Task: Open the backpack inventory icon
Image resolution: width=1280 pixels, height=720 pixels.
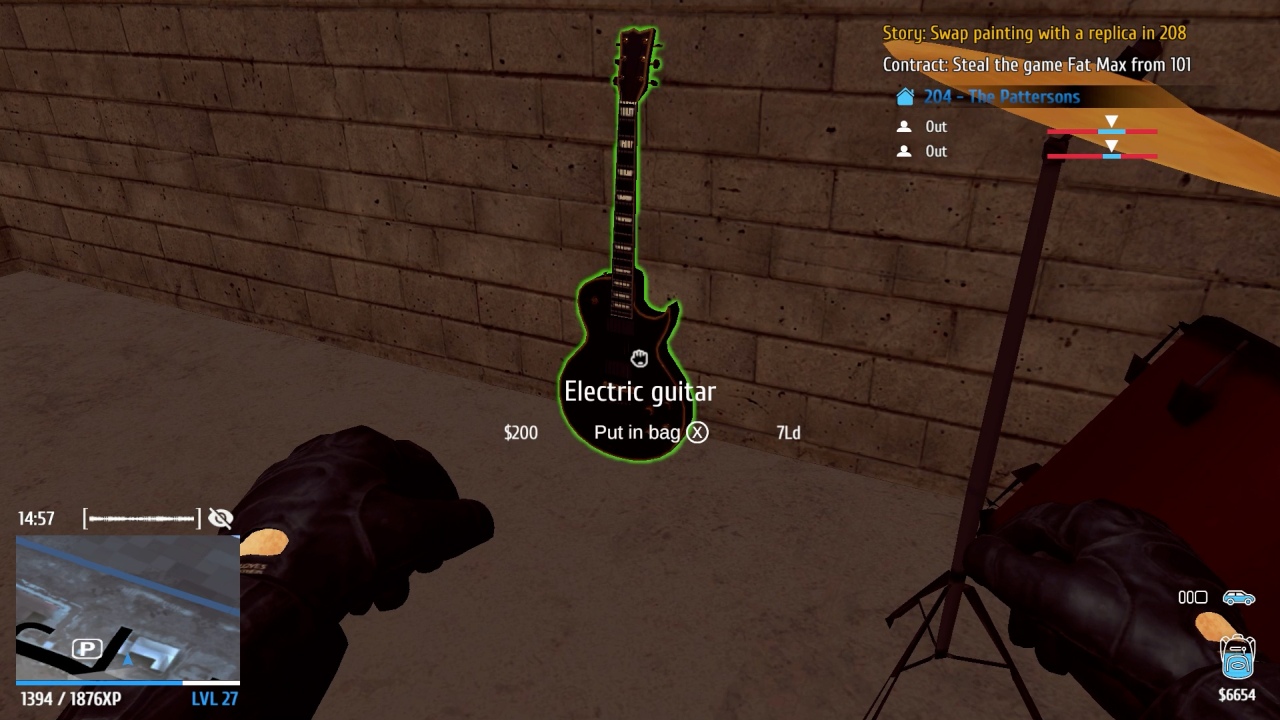Action: [x=1236, y=657]
